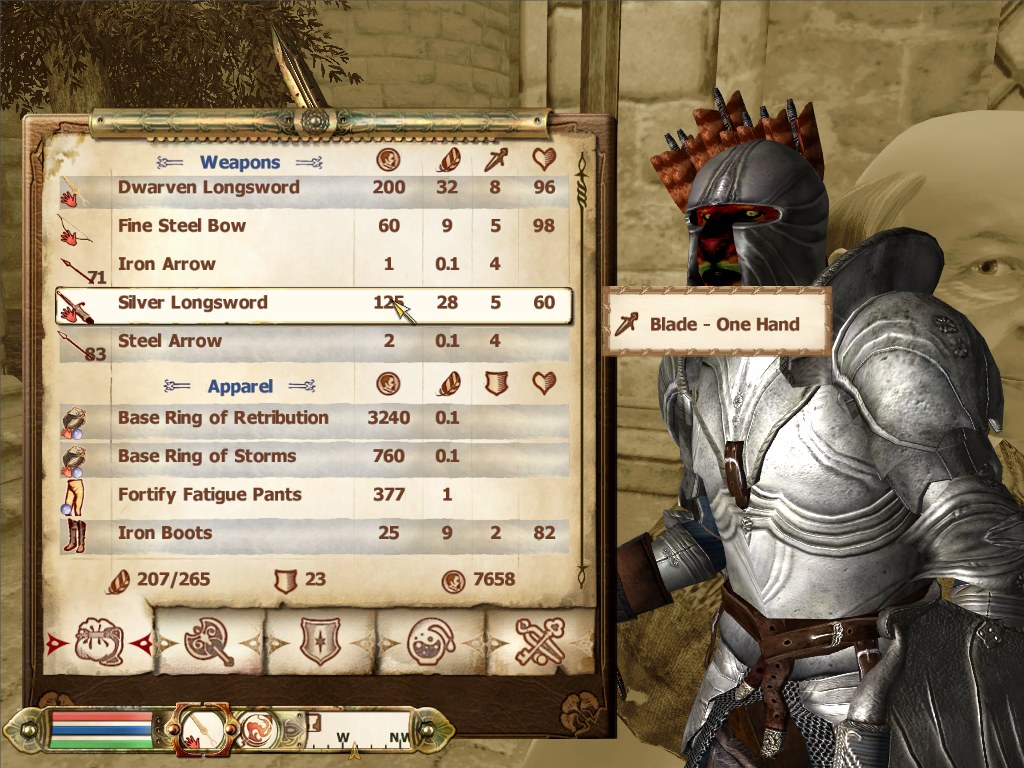The height and width of the screenshot is (768, 1024).
Task: Sort weapons by sword damage icon
Action: point(495,160)
